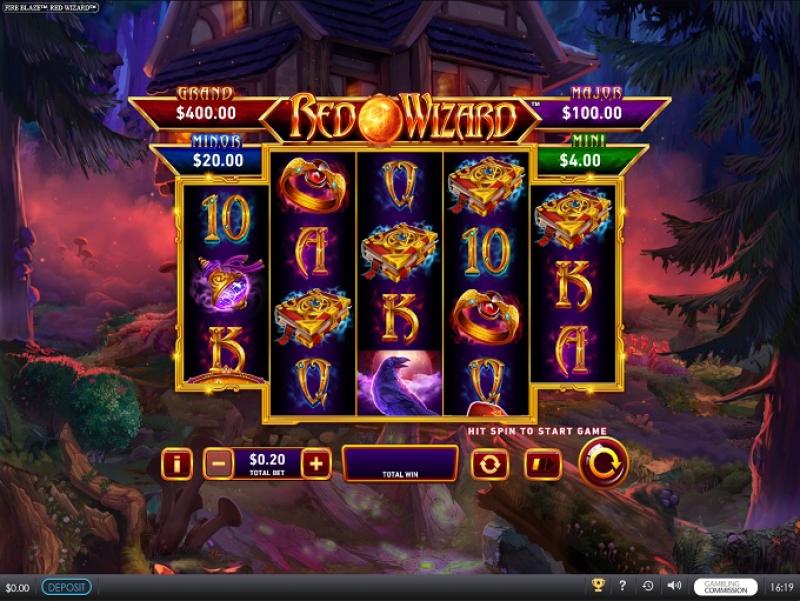Open help via the question mark icon
This screenshot has width=800, height=601.
tap(623, 587)
